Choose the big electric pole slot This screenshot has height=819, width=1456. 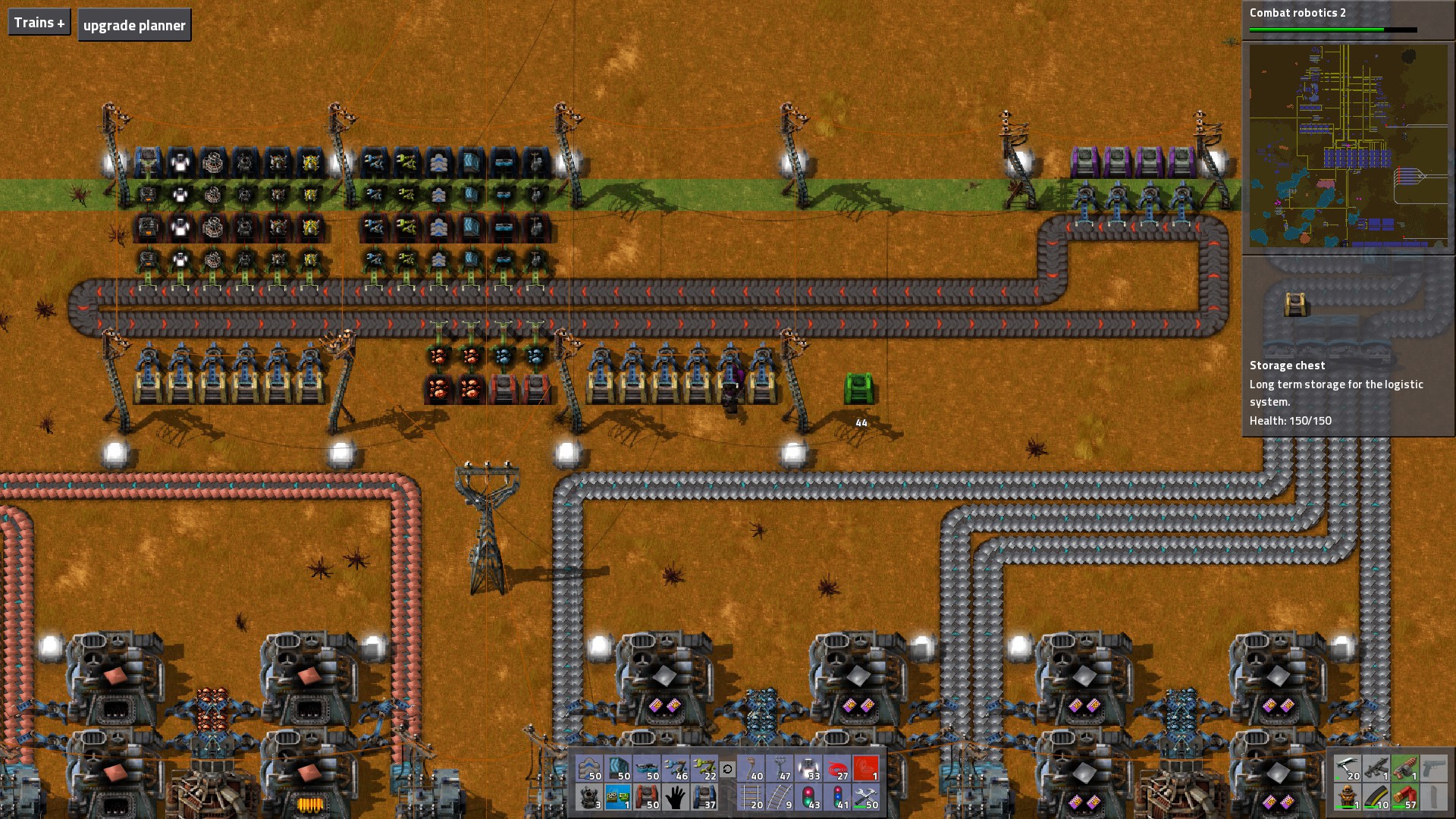pos(780,769)
